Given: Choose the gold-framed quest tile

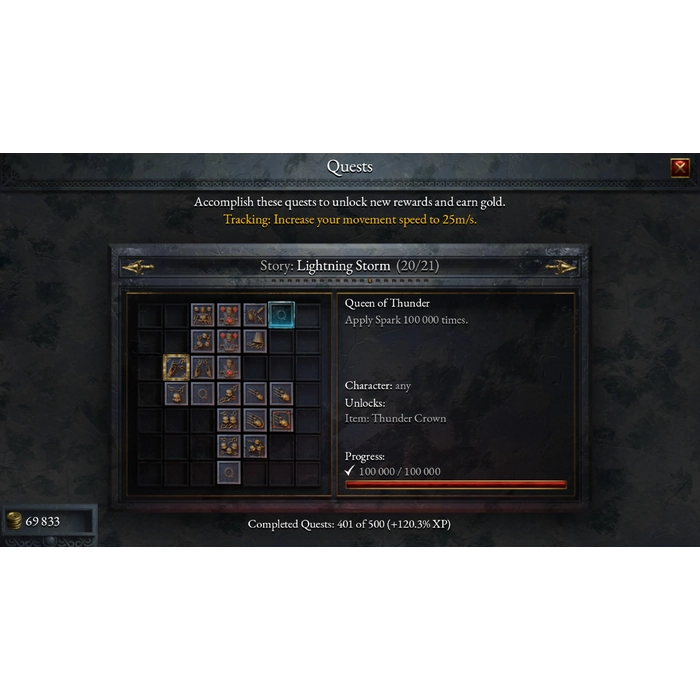Looking at the screenshot, I should tap(177, 367).
